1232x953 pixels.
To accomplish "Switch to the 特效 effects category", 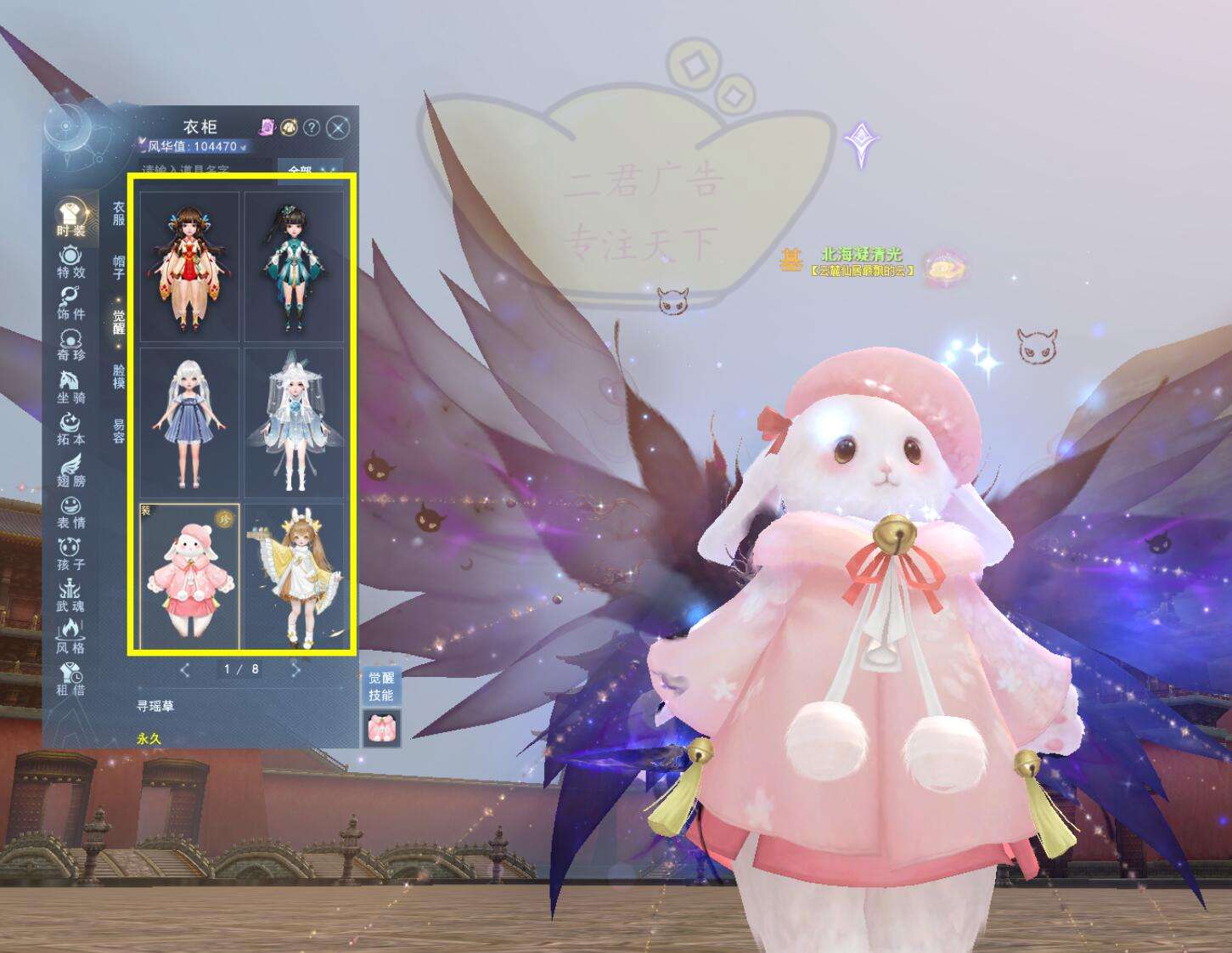I will [70, 261].
